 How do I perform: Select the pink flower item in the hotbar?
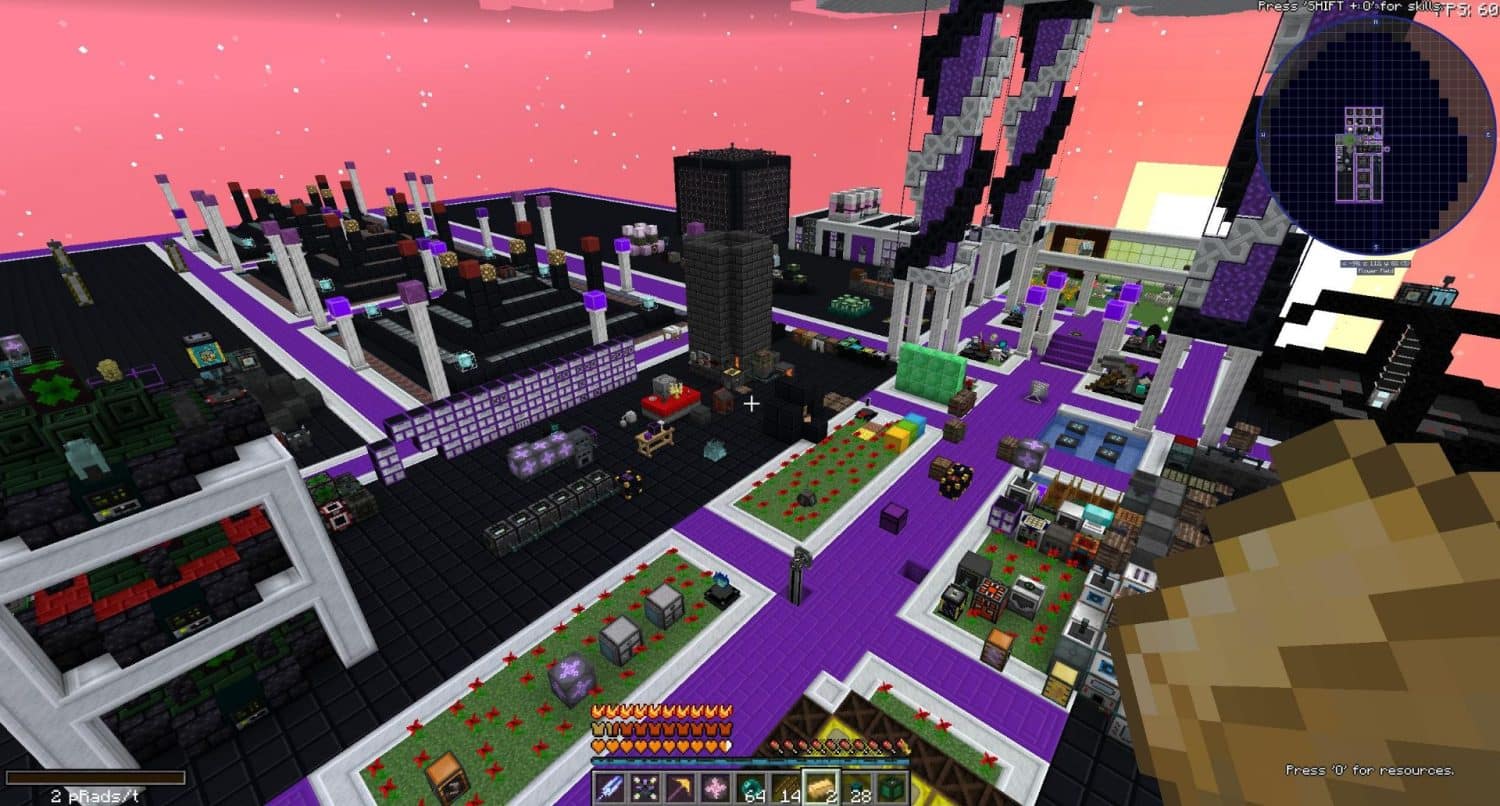[x=714, y=786]
